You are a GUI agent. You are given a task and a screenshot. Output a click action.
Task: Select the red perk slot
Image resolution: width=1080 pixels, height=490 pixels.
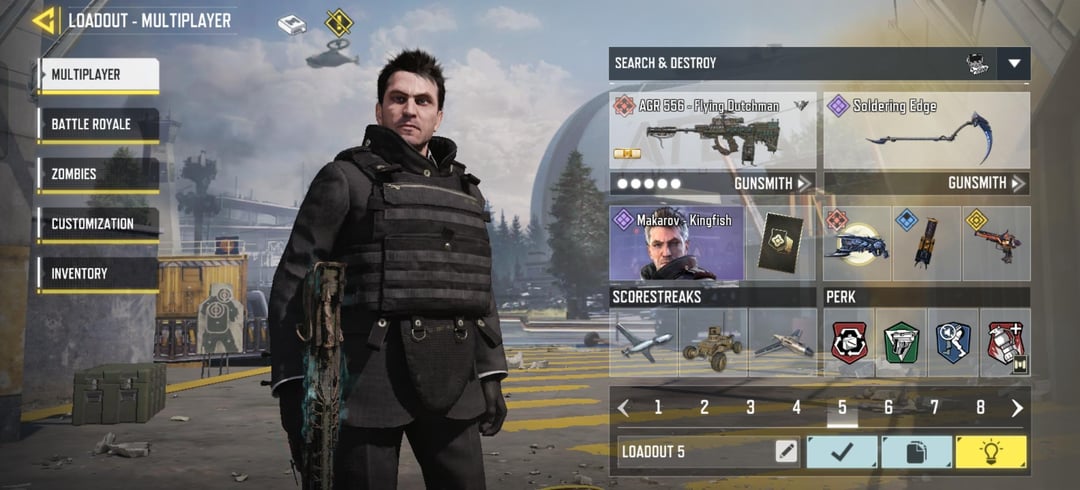[849, 342]
